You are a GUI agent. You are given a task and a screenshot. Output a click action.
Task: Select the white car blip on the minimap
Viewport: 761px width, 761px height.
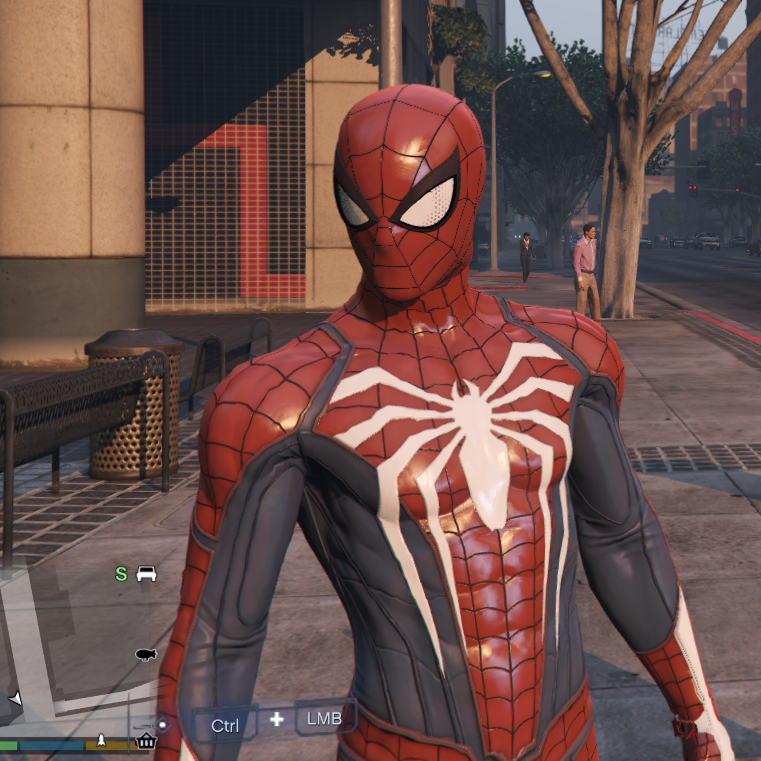point(146,574)
